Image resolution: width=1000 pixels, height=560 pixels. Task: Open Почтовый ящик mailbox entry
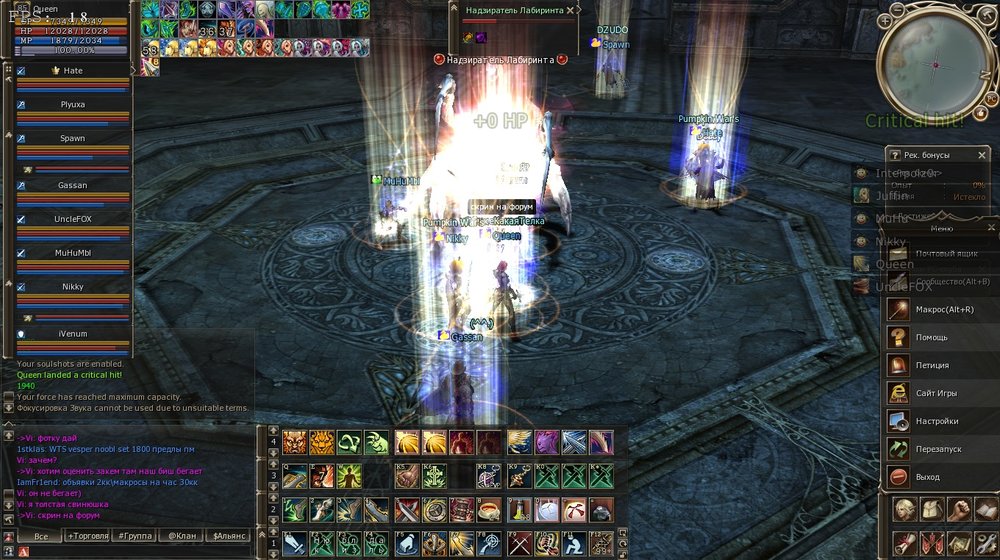click(944, 253)
